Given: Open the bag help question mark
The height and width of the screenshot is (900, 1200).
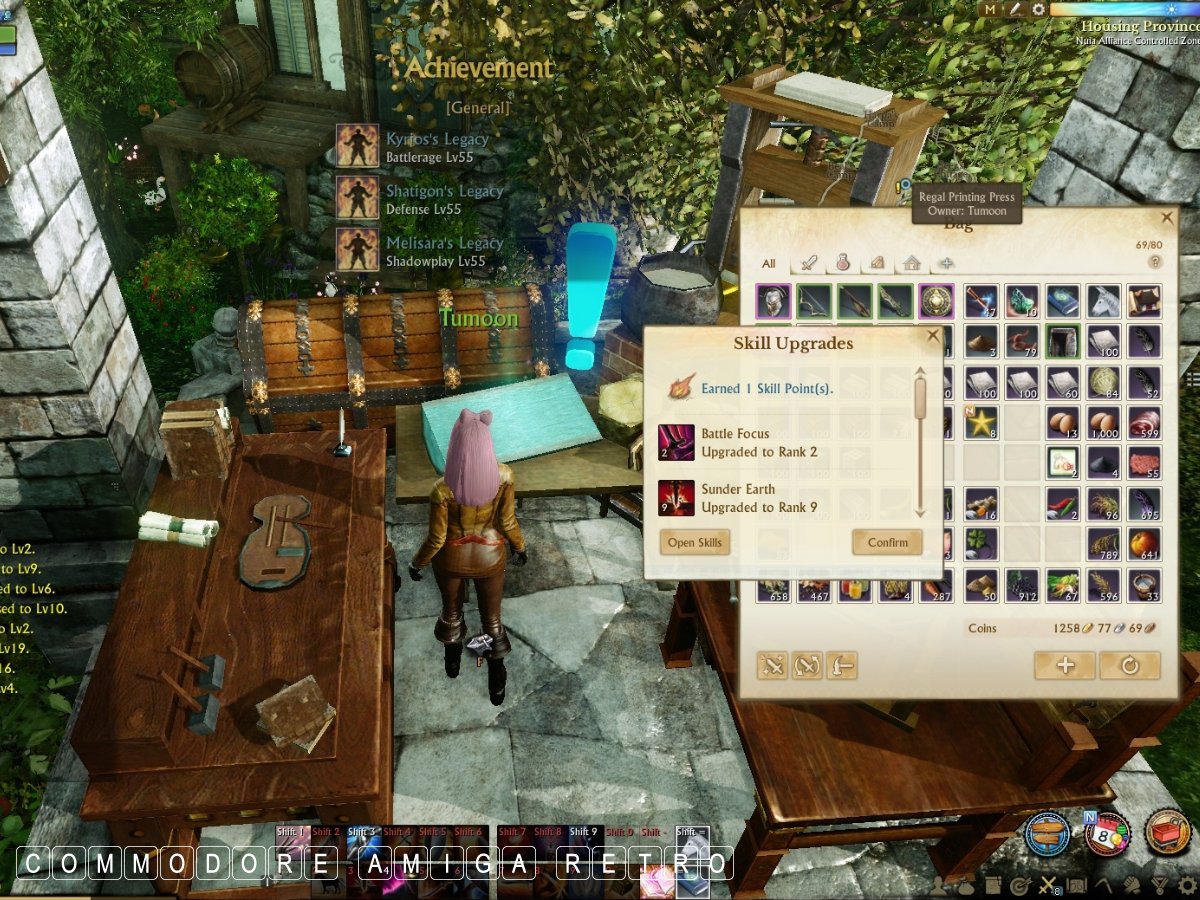Looking at the screenshot, I should 1155,262.
